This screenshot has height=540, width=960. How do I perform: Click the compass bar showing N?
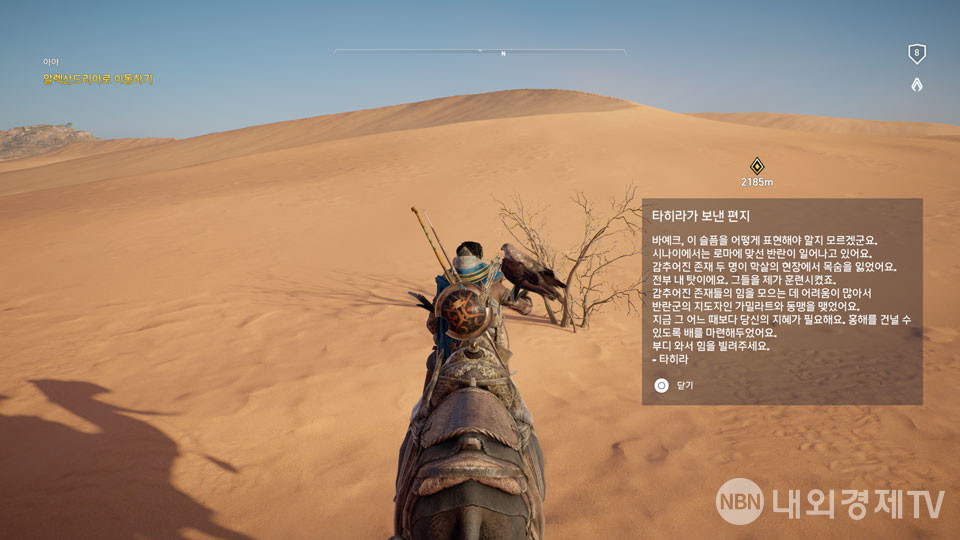480,51
